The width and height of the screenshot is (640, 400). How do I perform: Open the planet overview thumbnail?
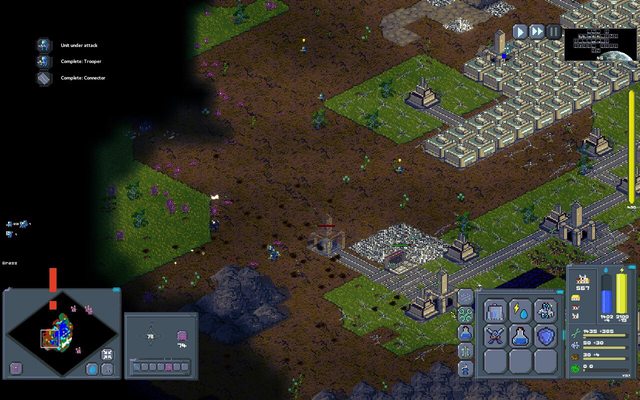click(598, 45)
